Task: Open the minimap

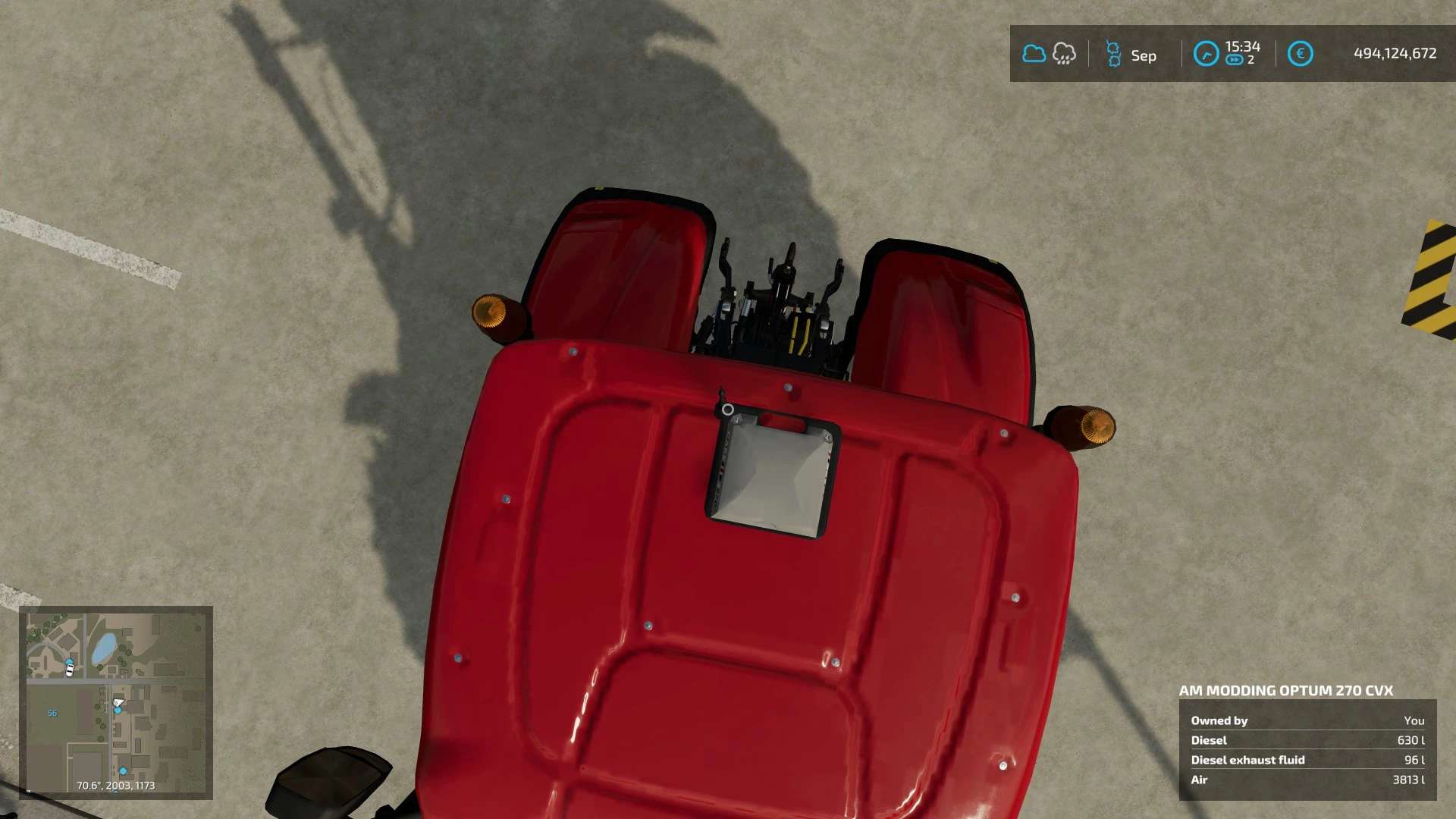Action: (x=116, y=702)
